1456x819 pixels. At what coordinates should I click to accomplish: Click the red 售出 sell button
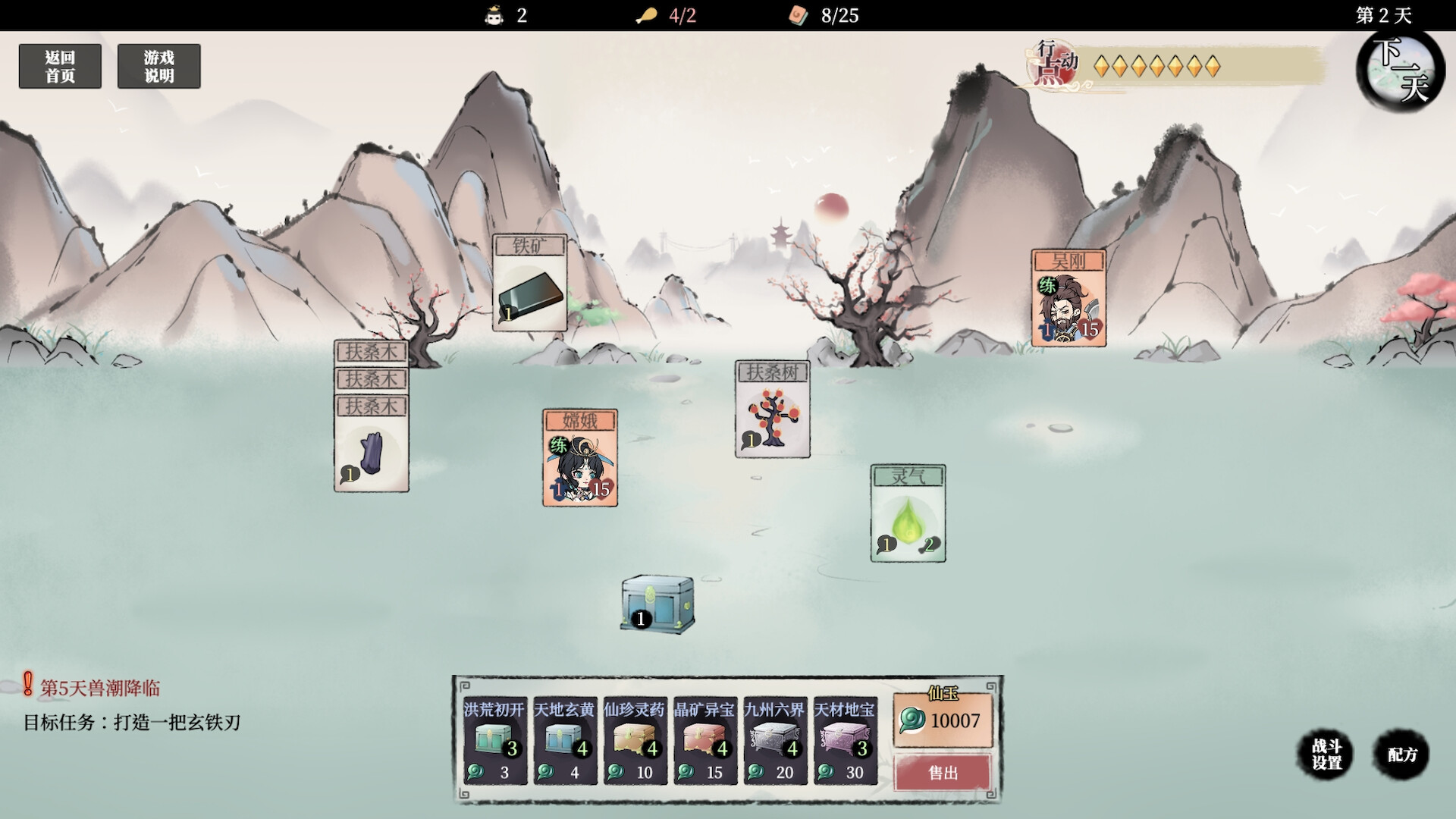tap(943, 773)
